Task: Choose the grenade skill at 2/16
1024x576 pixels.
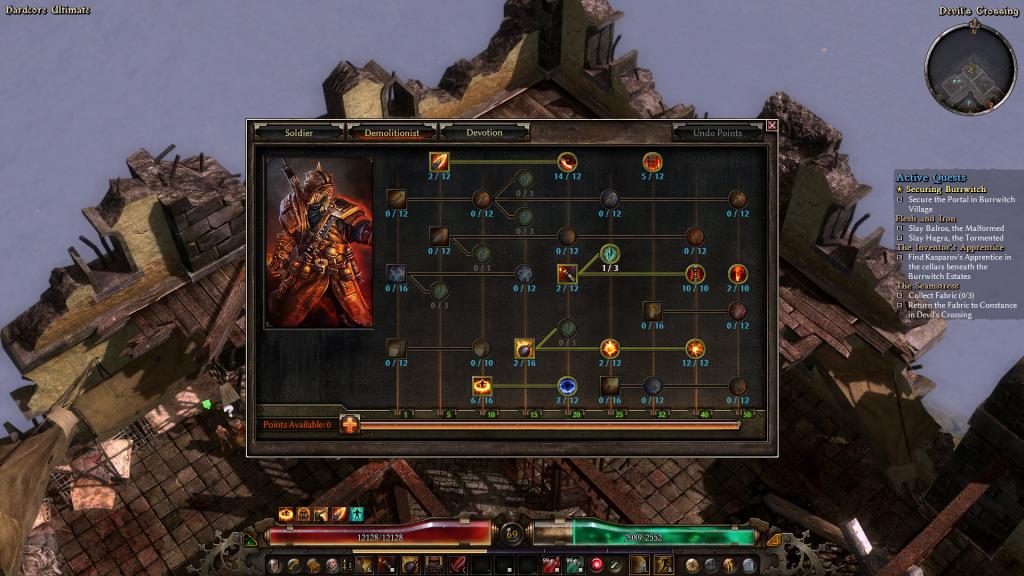Action: click(x=524, y=348)
